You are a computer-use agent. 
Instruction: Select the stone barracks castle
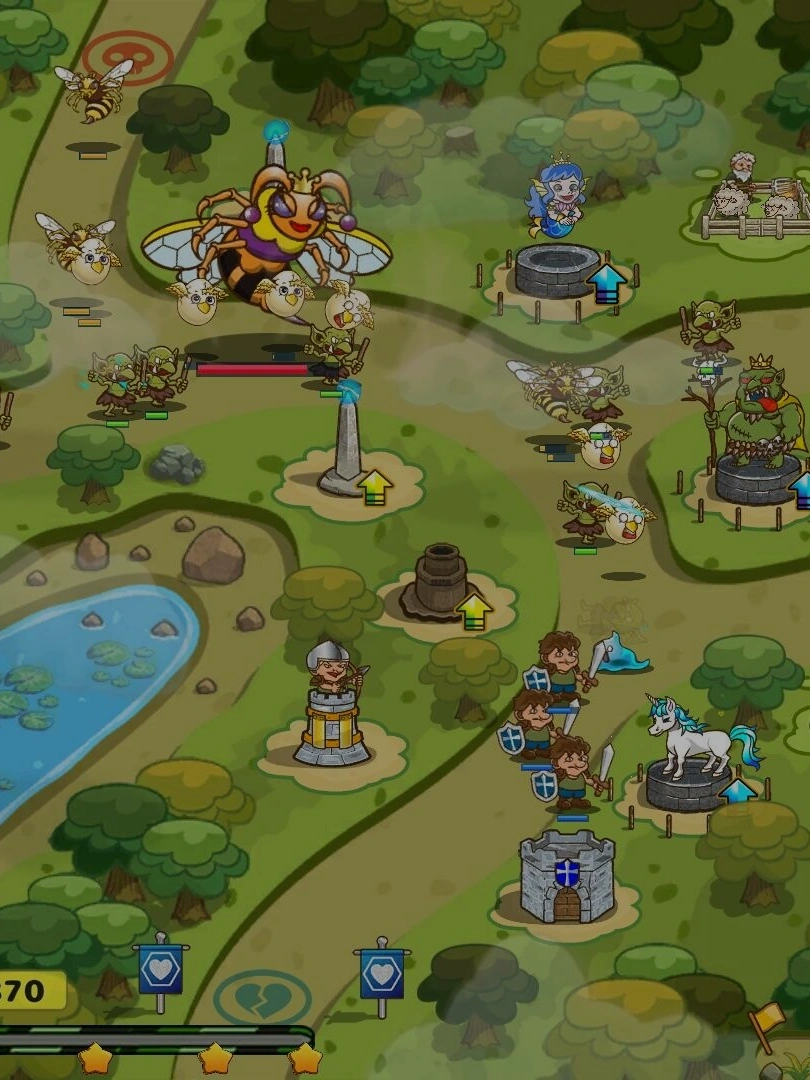tap(566, 877)
